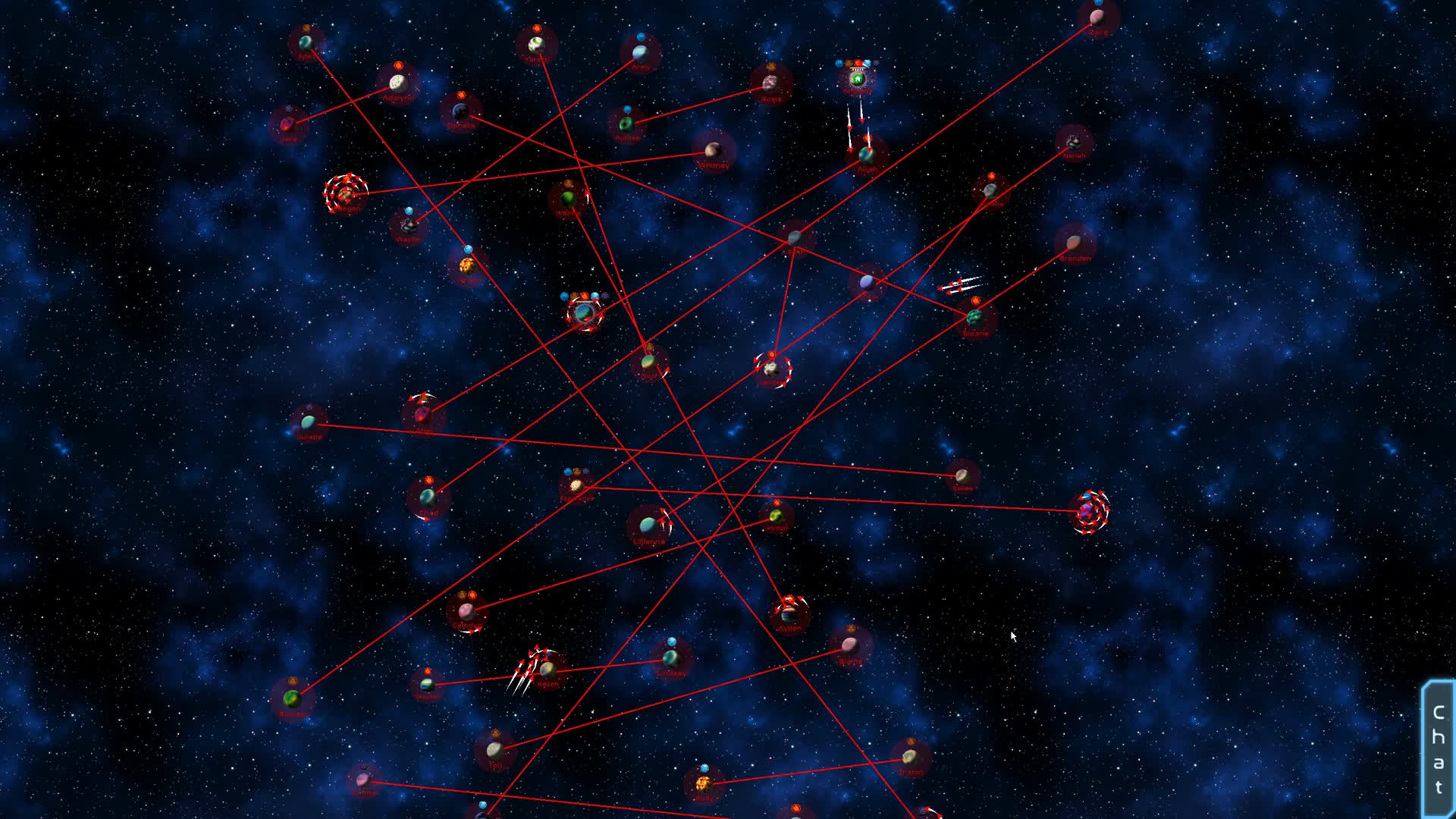
Task: Click the orange moon above planet Adalynn
Action: tap(398, 65)
